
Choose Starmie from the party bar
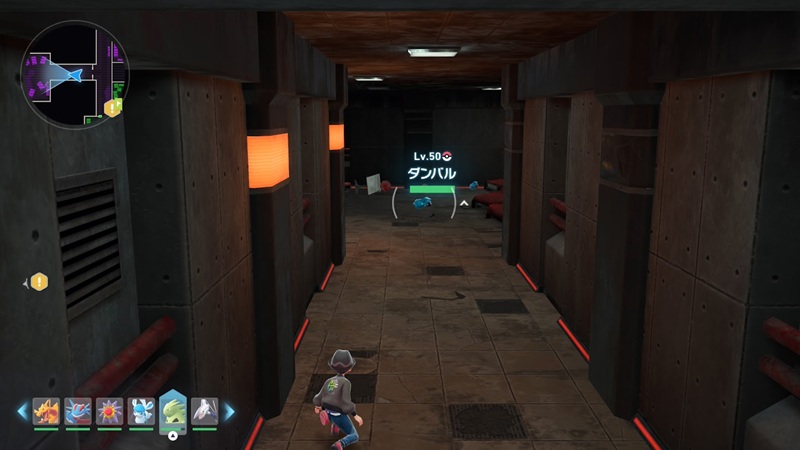pos(110,411)
